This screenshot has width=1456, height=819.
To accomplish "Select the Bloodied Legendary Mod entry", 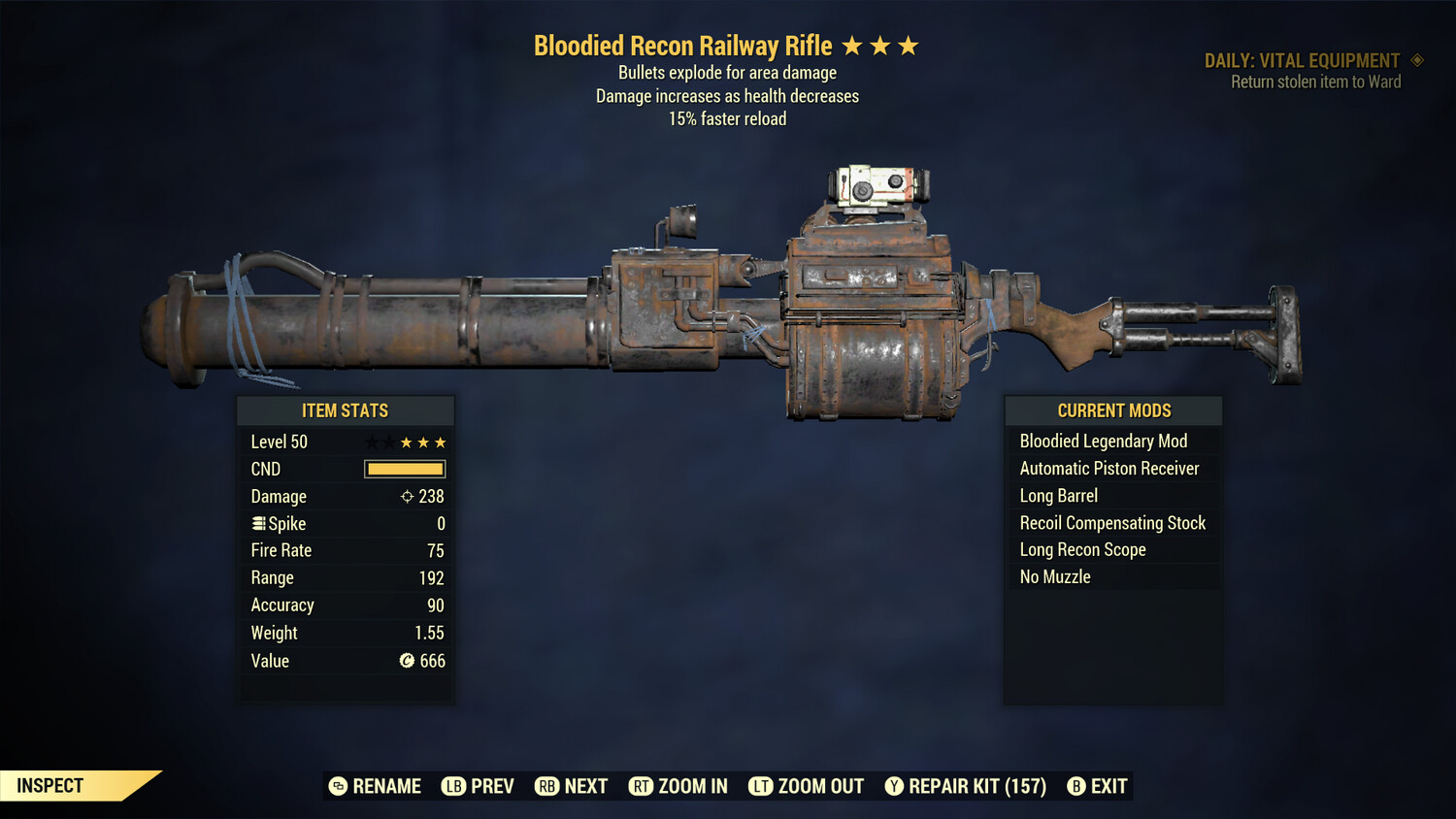I will click(x=1103, y=441).
